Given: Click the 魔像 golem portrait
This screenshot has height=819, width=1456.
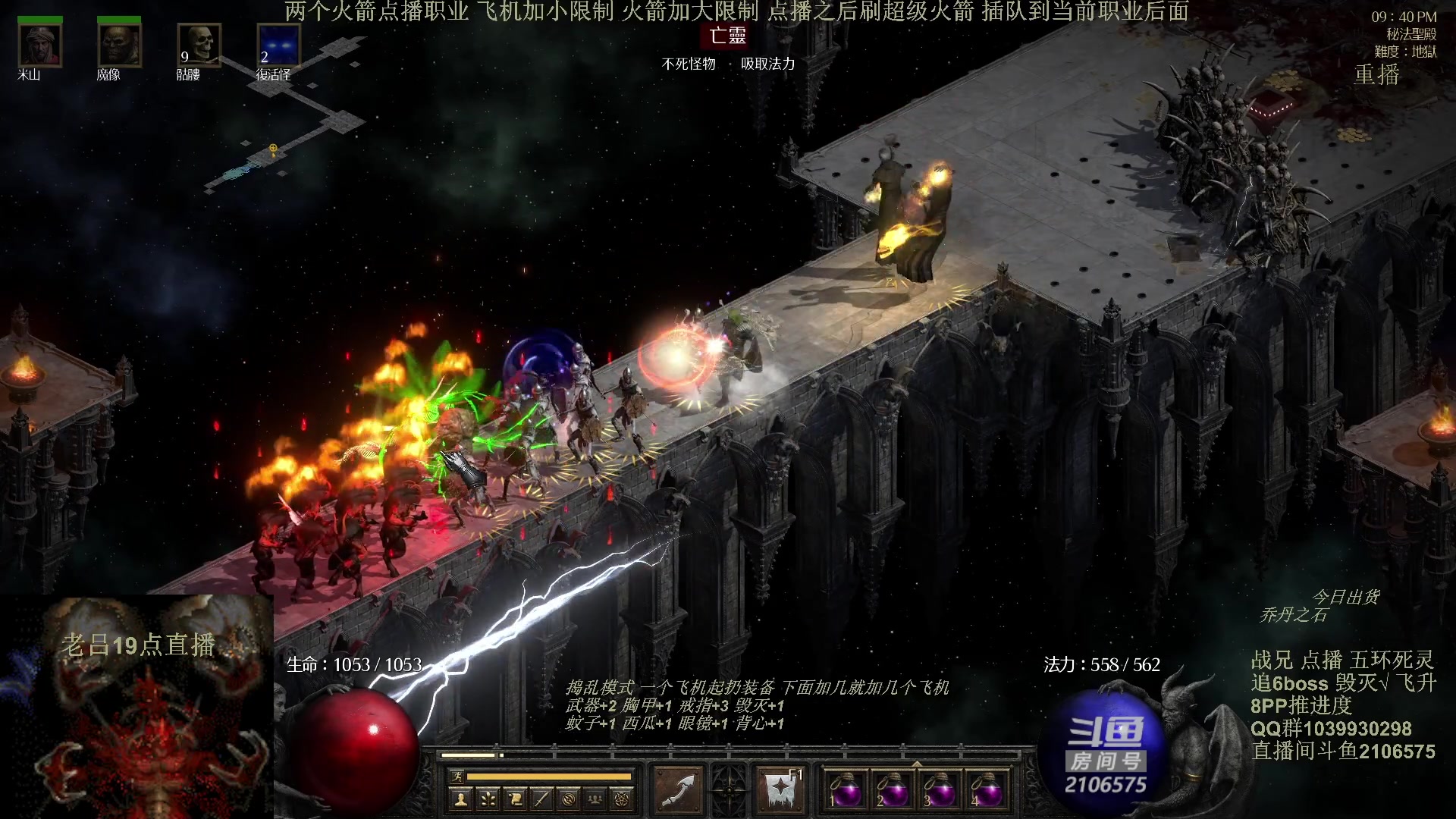Looking at the screenshot, I should point(119,45).
